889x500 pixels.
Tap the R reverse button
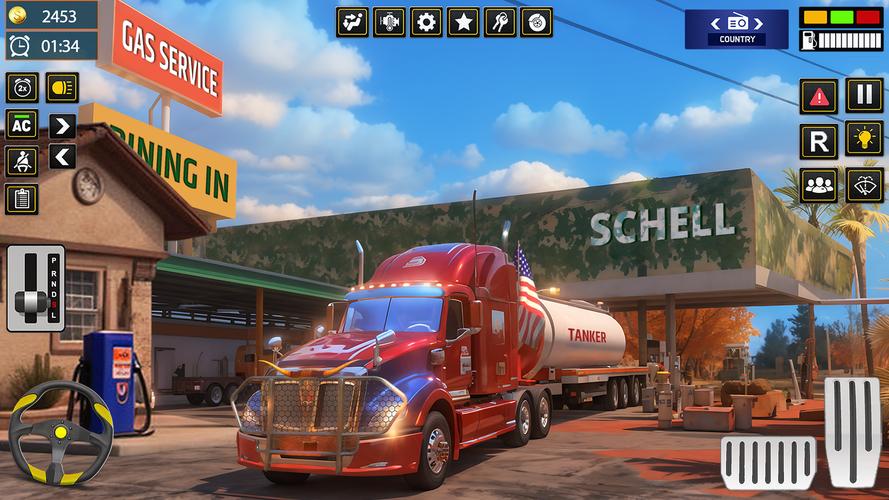tap(818, 140)
